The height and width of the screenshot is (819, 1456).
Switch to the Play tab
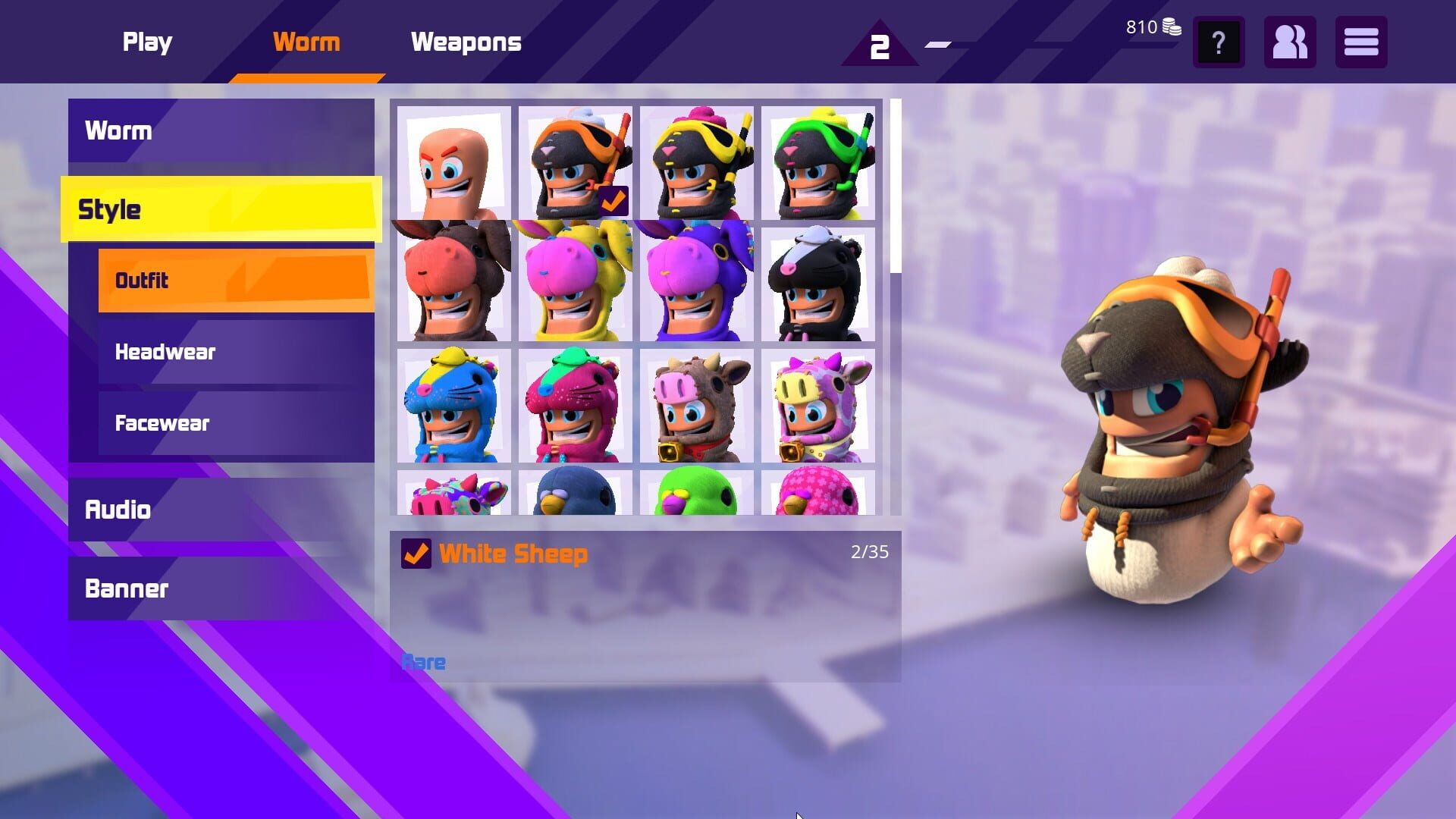[x=147, y=42]
